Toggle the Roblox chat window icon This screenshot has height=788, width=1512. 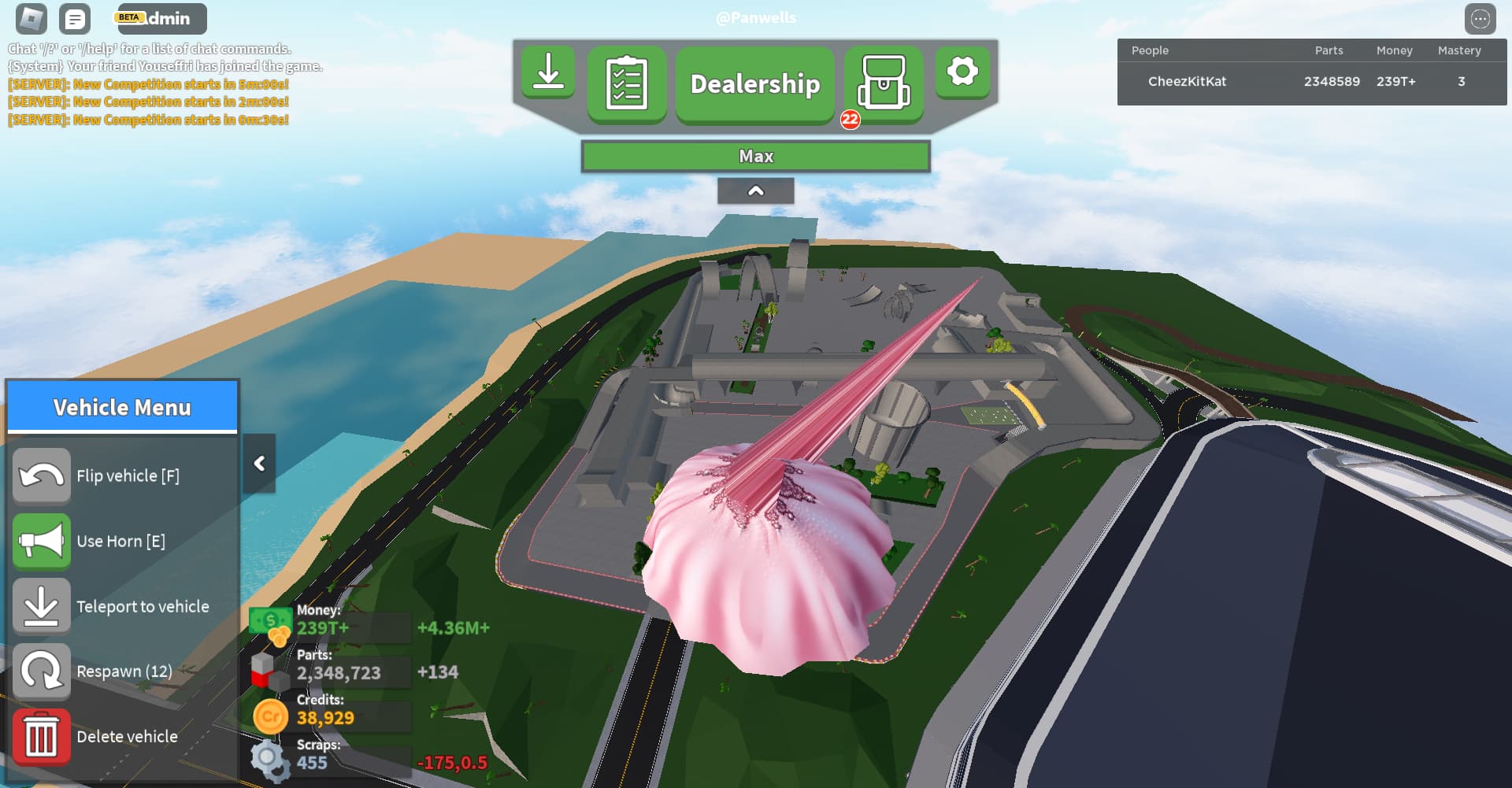[x=75, y=19]
